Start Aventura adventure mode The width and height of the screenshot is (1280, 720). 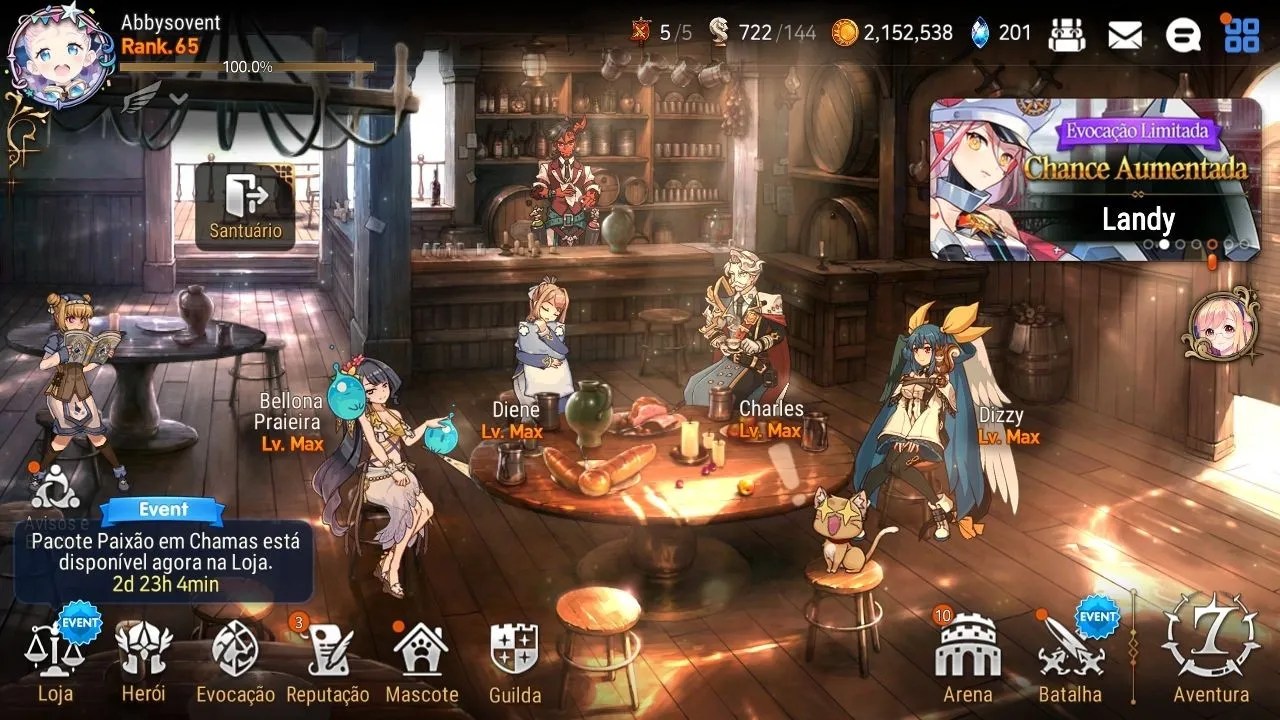click(x=1210, y=650)
